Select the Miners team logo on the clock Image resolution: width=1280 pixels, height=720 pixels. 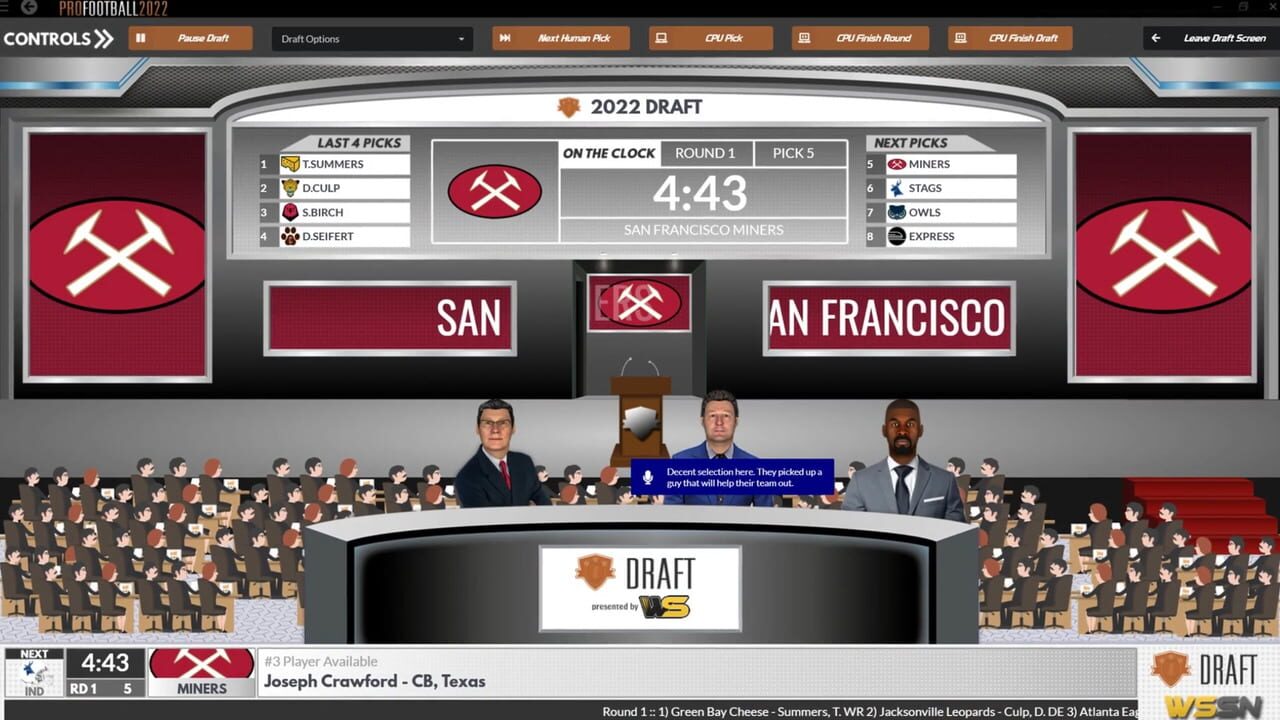pyautogui.click(x=497, y=191)
